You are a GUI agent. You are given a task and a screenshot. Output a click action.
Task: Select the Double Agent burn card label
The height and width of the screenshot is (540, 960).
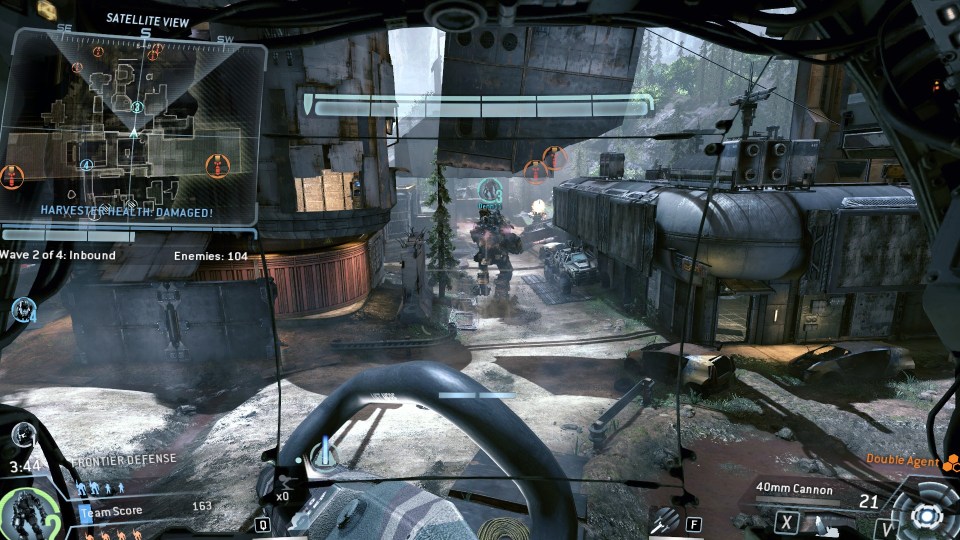pyautogui.click(x=903, y=461)
